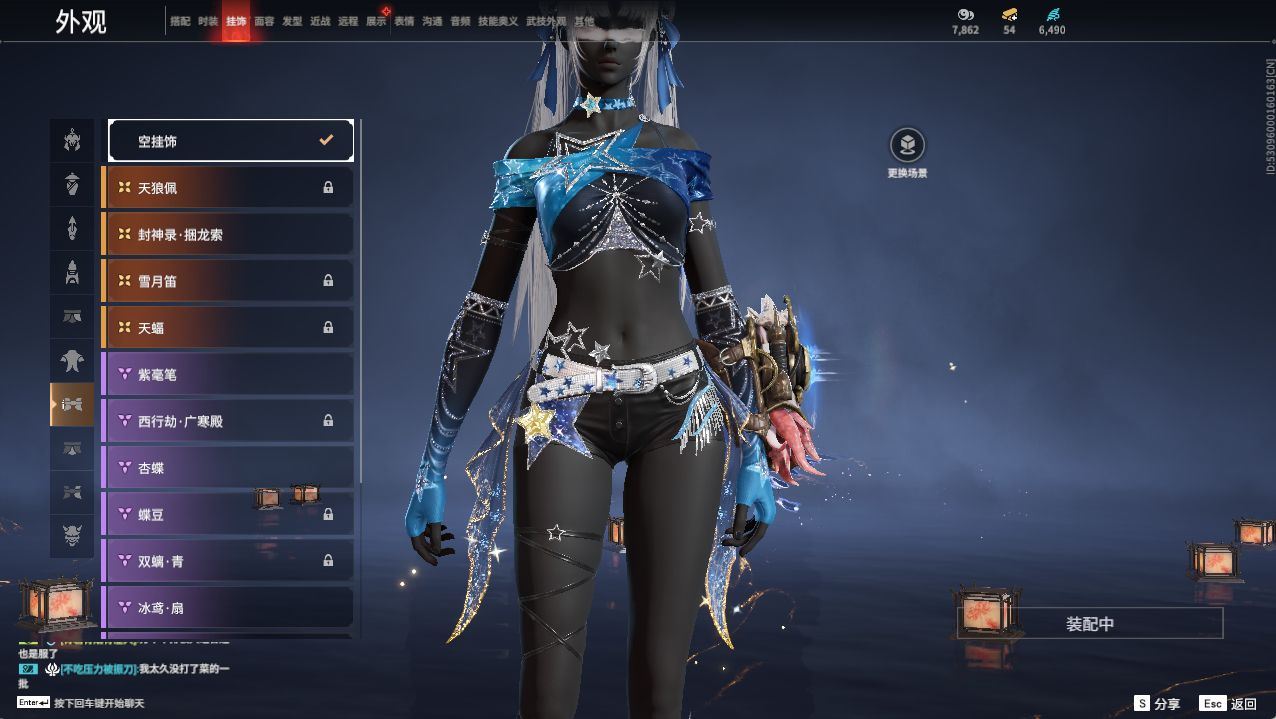Screen dimensions: 1276x719
Task: Click the 装配中 equip button
Action: click(1090, 624)
